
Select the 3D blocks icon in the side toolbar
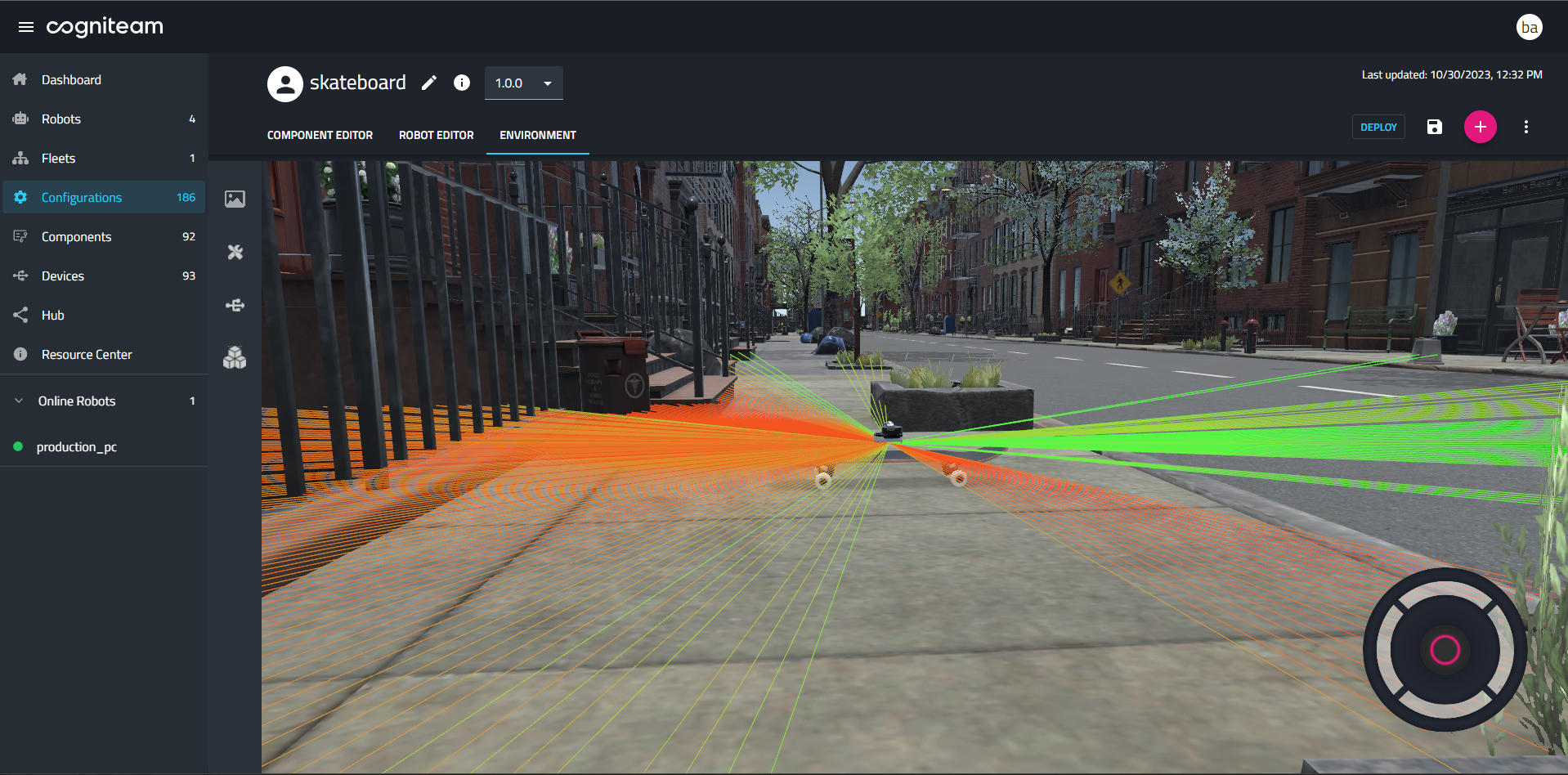point(235,357)
